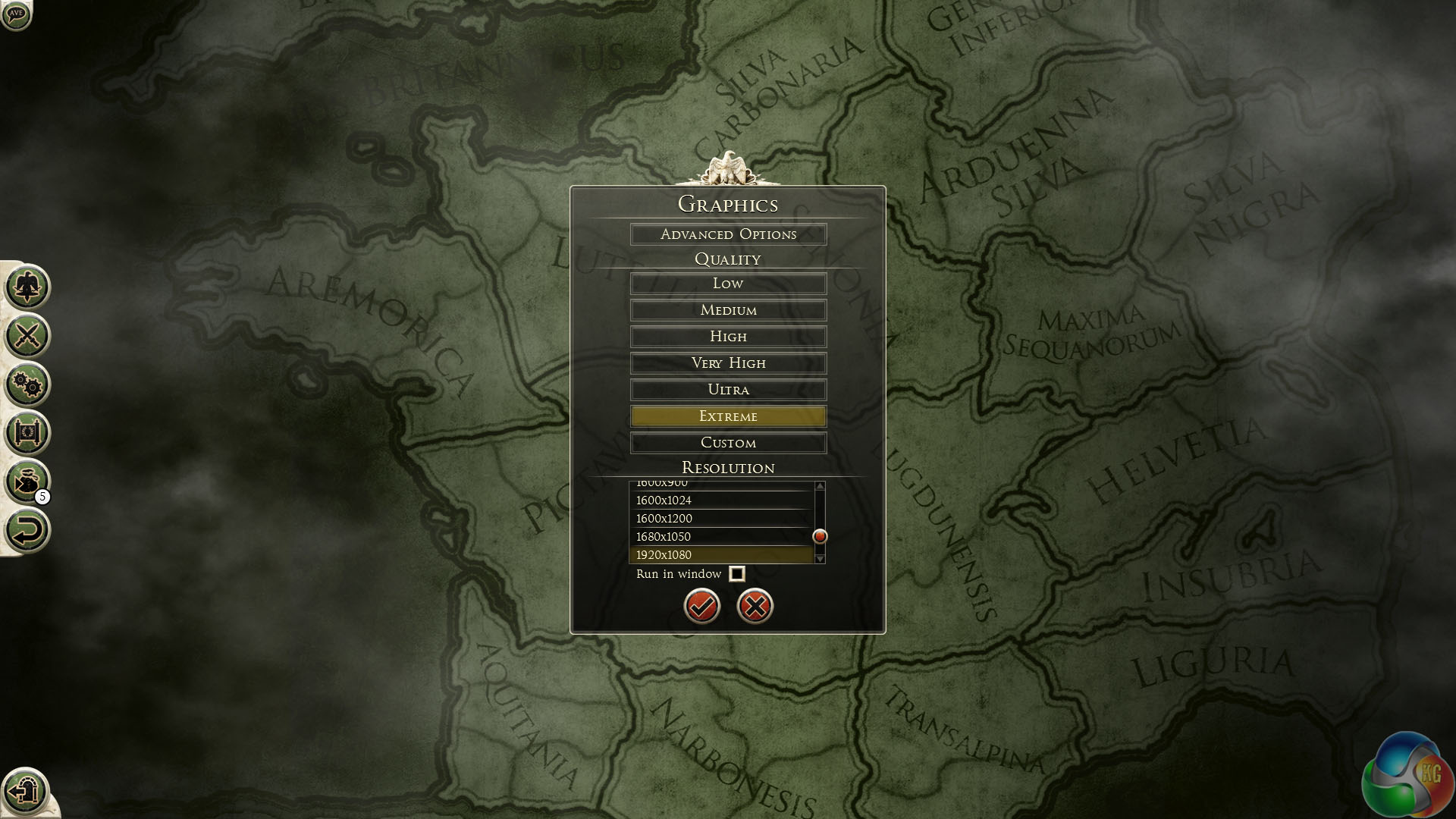
Task: Switch quality to Very High
Action: click(x=728, y=363)
